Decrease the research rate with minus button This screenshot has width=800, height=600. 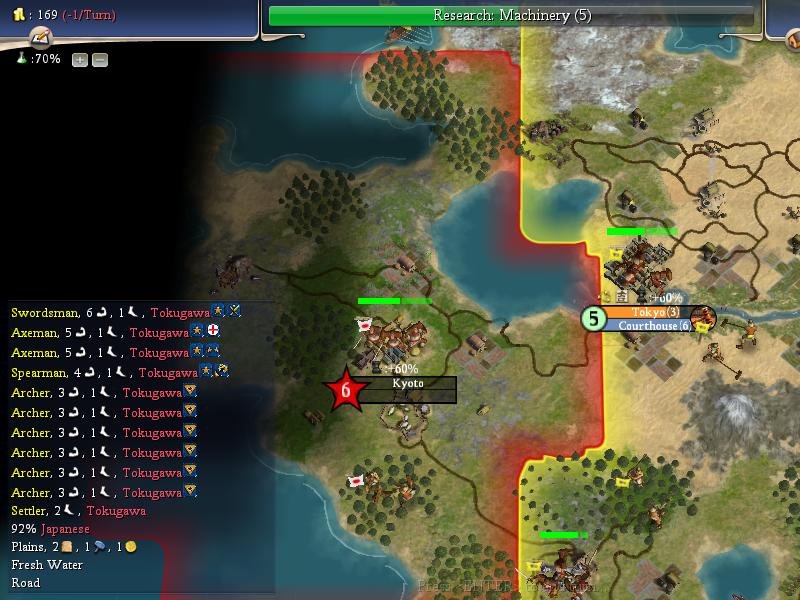[100, 60]
